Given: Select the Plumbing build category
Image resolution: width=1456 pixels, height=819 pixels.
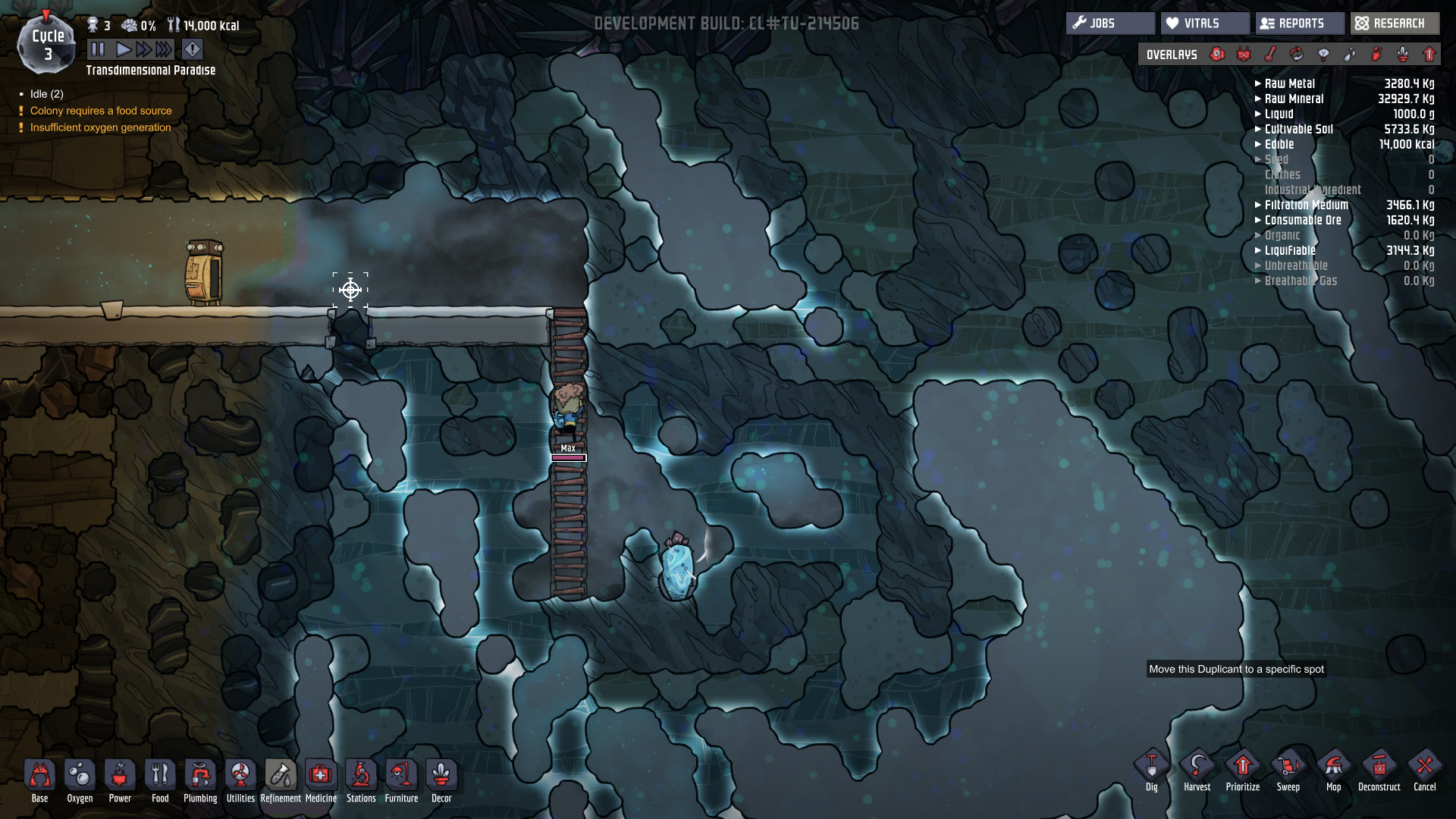Looking at the screenshot, I should pos(200,780).
